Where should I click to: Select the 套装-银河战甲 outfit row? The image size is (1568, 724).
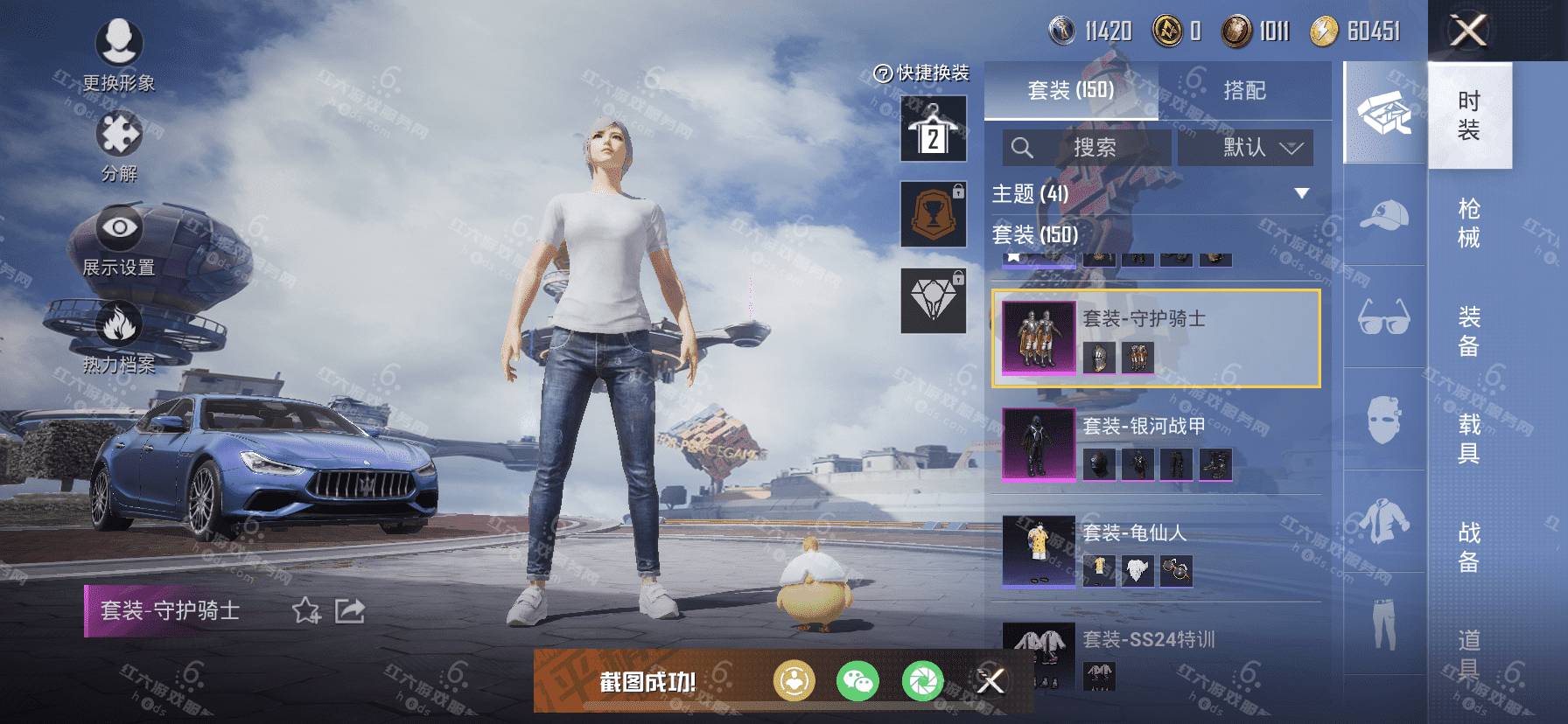(1156, 445)
